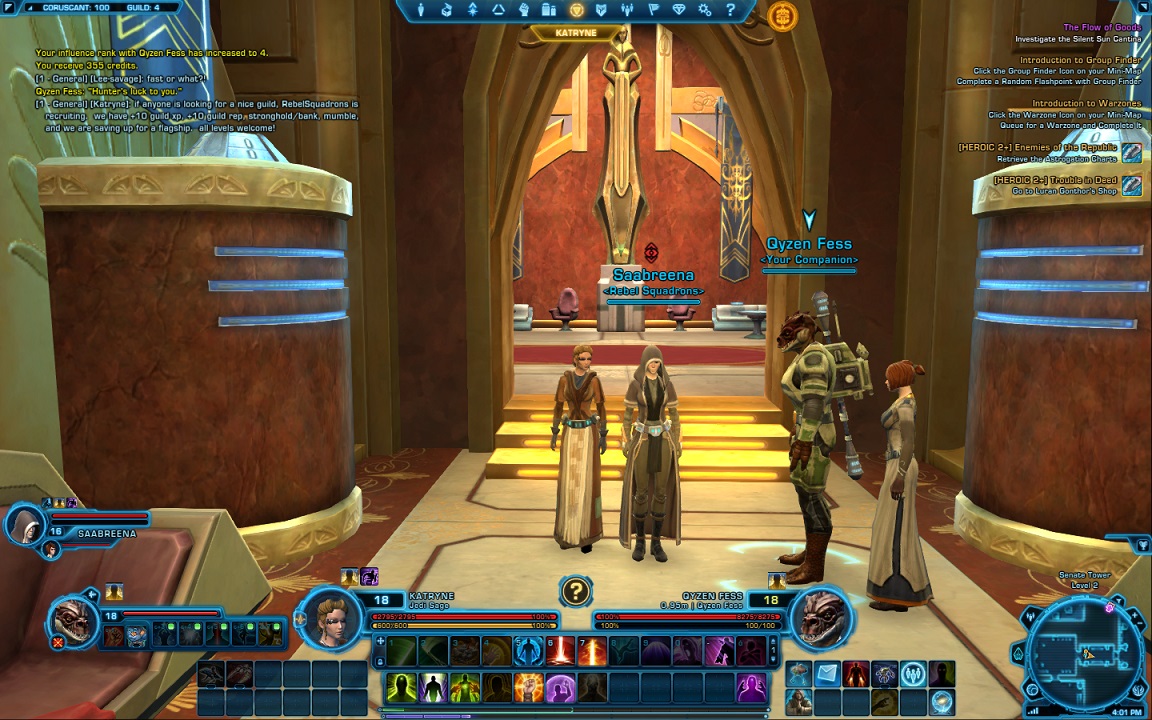Track the Flow of Goods mission entry

click(1101, 27)
